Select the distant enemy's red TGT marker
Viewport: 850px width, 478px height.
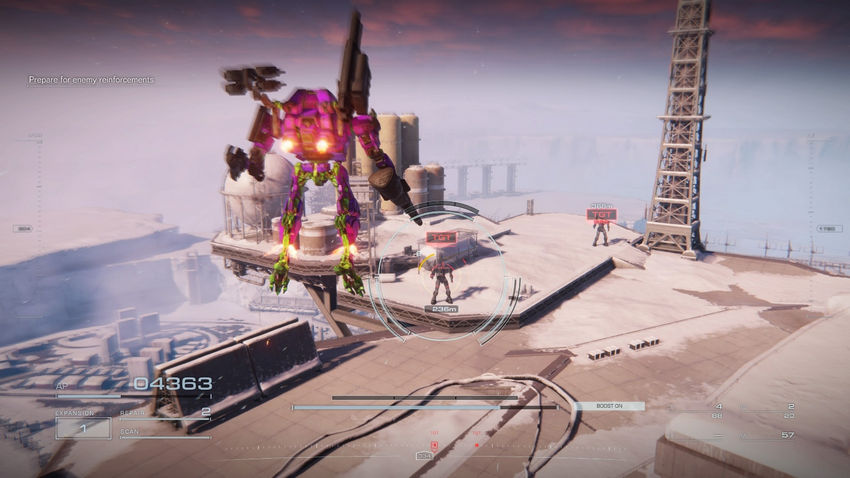click(601, 214)
